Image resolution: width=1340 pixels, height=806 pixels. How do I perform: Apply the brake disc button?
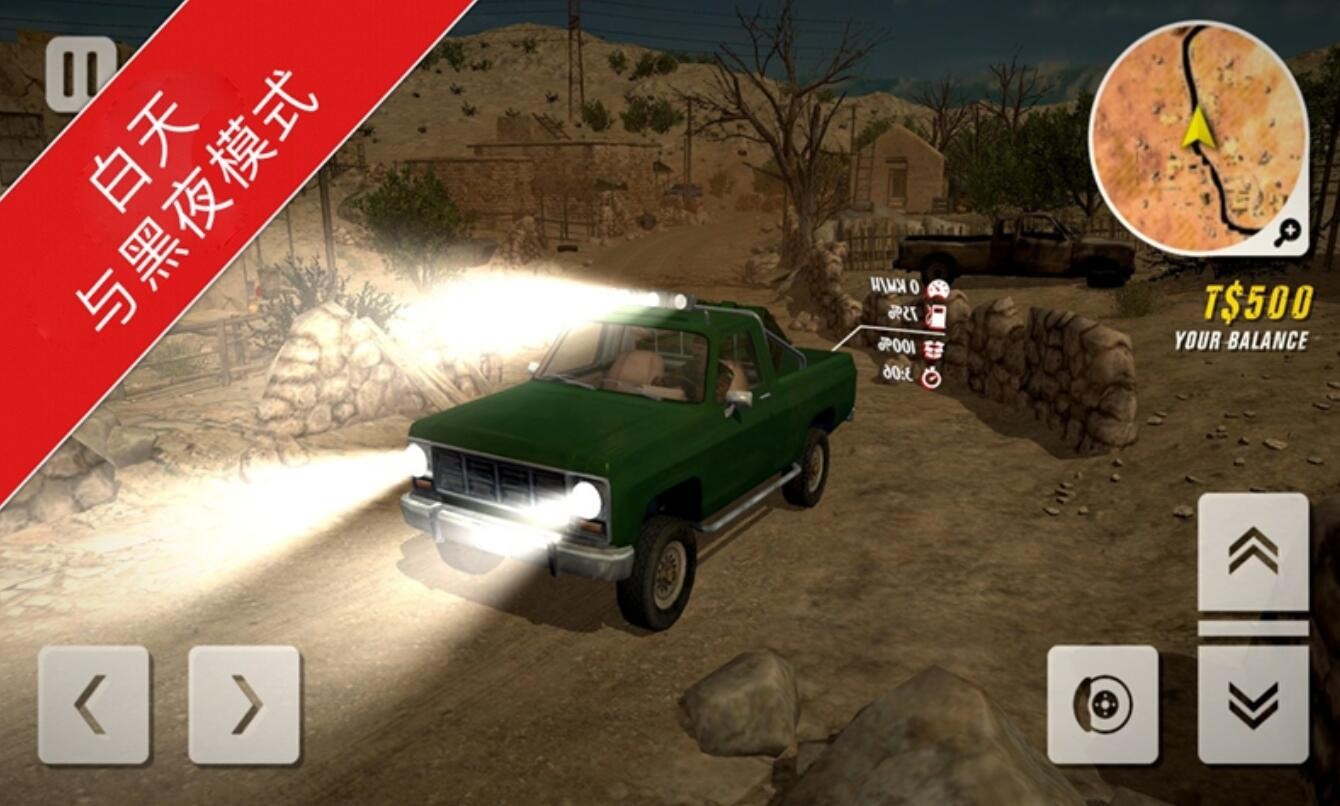(x=1102, y=705)
